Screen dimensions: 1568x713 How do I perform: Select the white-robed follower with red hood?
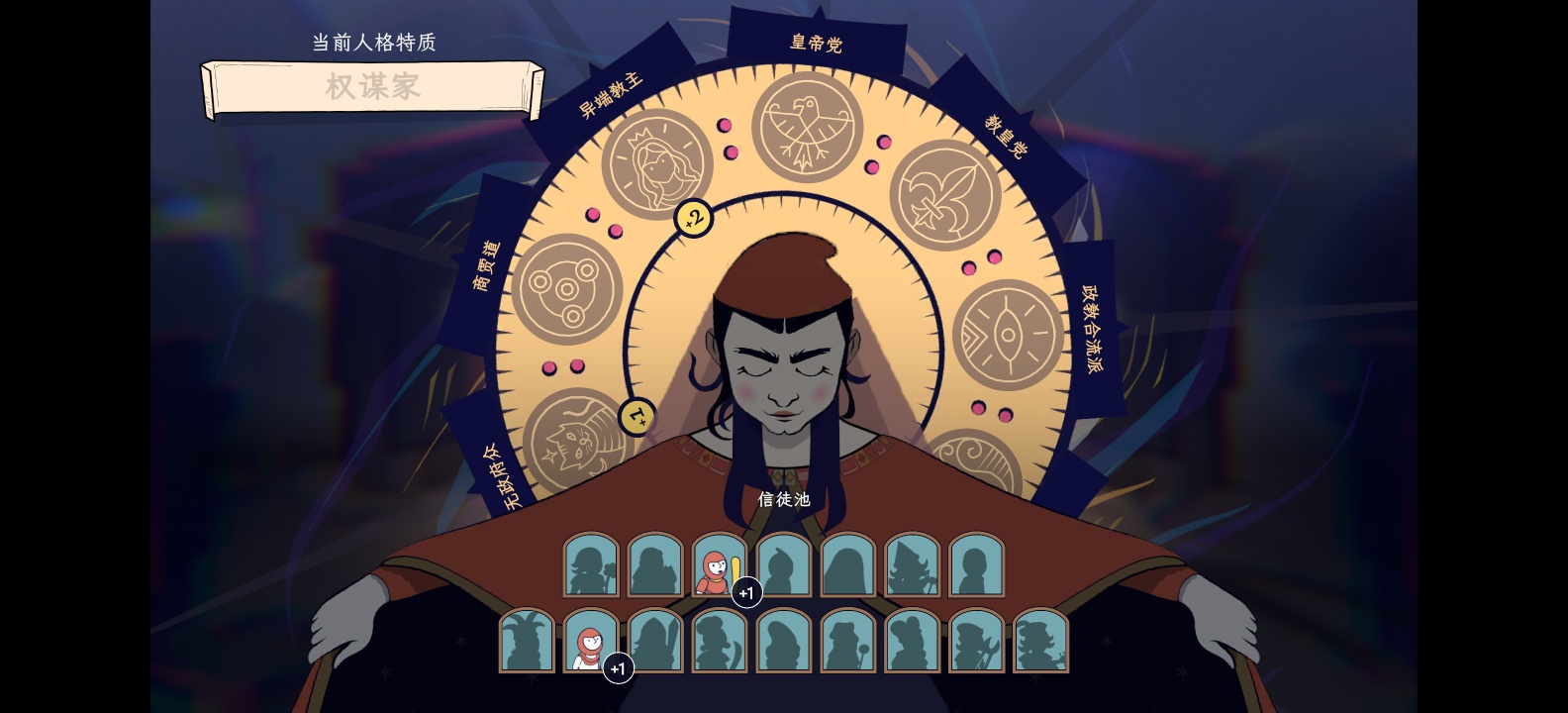(x=590, y=642)
